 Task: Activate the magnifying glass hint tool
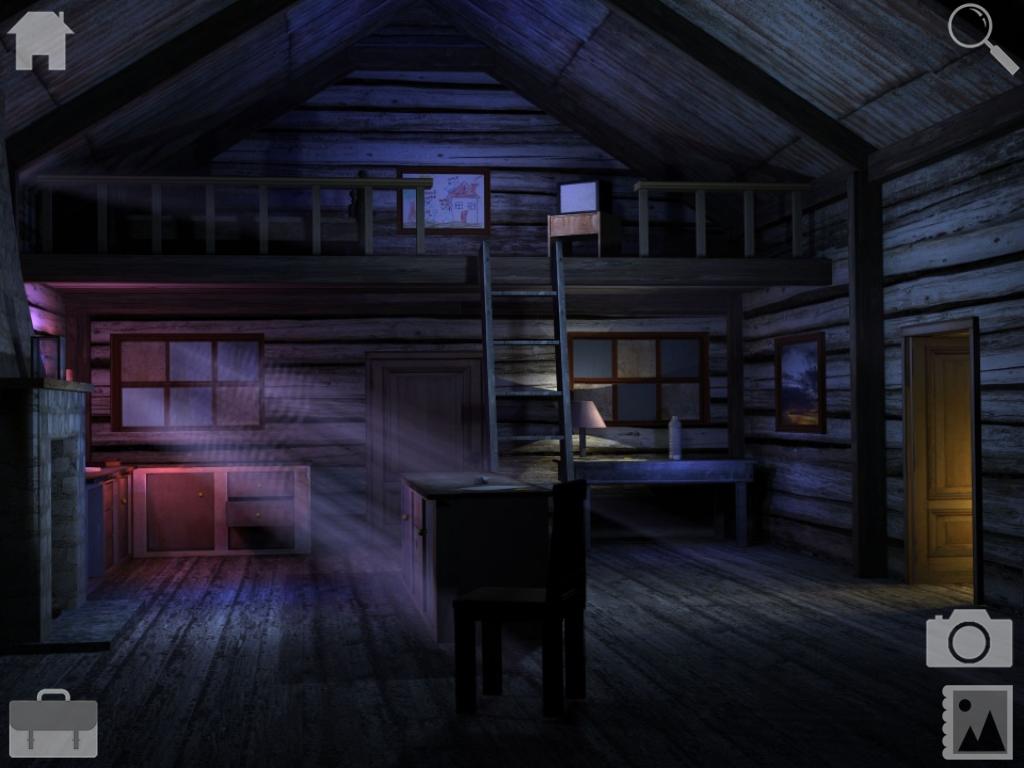pos(980,37)
